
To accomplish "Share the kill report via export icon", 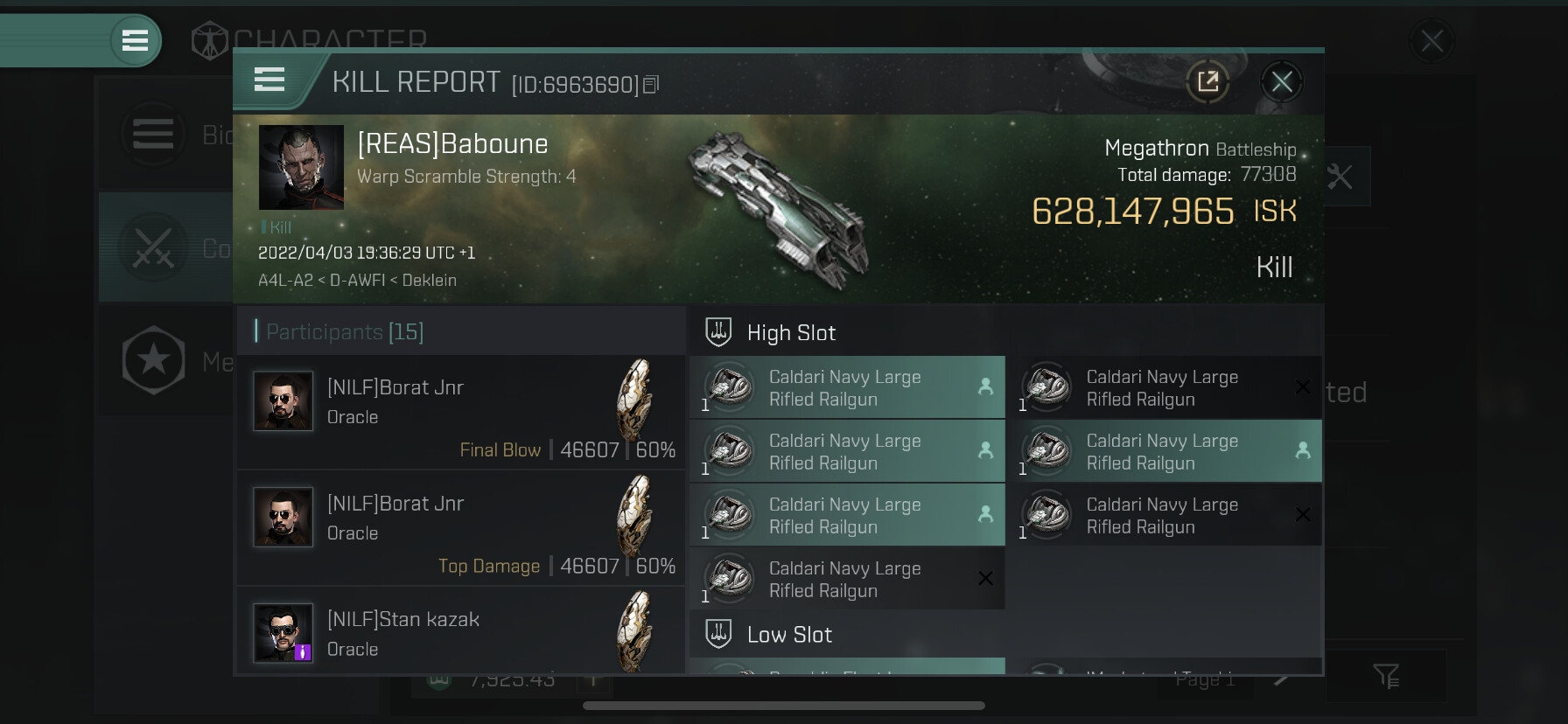I will [x=1207, y=82].
